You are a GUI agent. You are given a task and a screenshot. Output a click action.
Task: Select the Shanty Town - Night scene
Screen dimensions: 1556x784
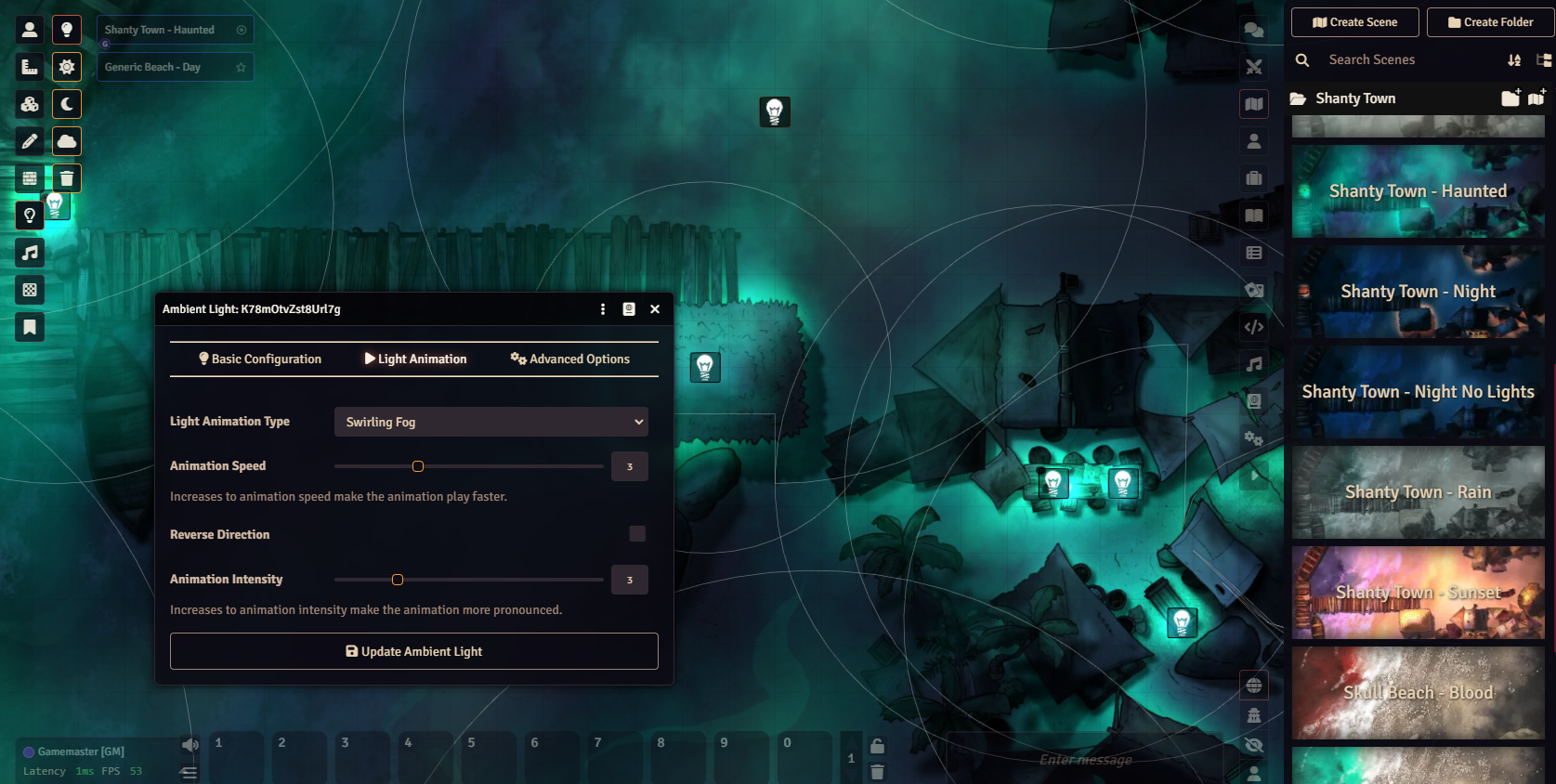[x=1418, y=292]
